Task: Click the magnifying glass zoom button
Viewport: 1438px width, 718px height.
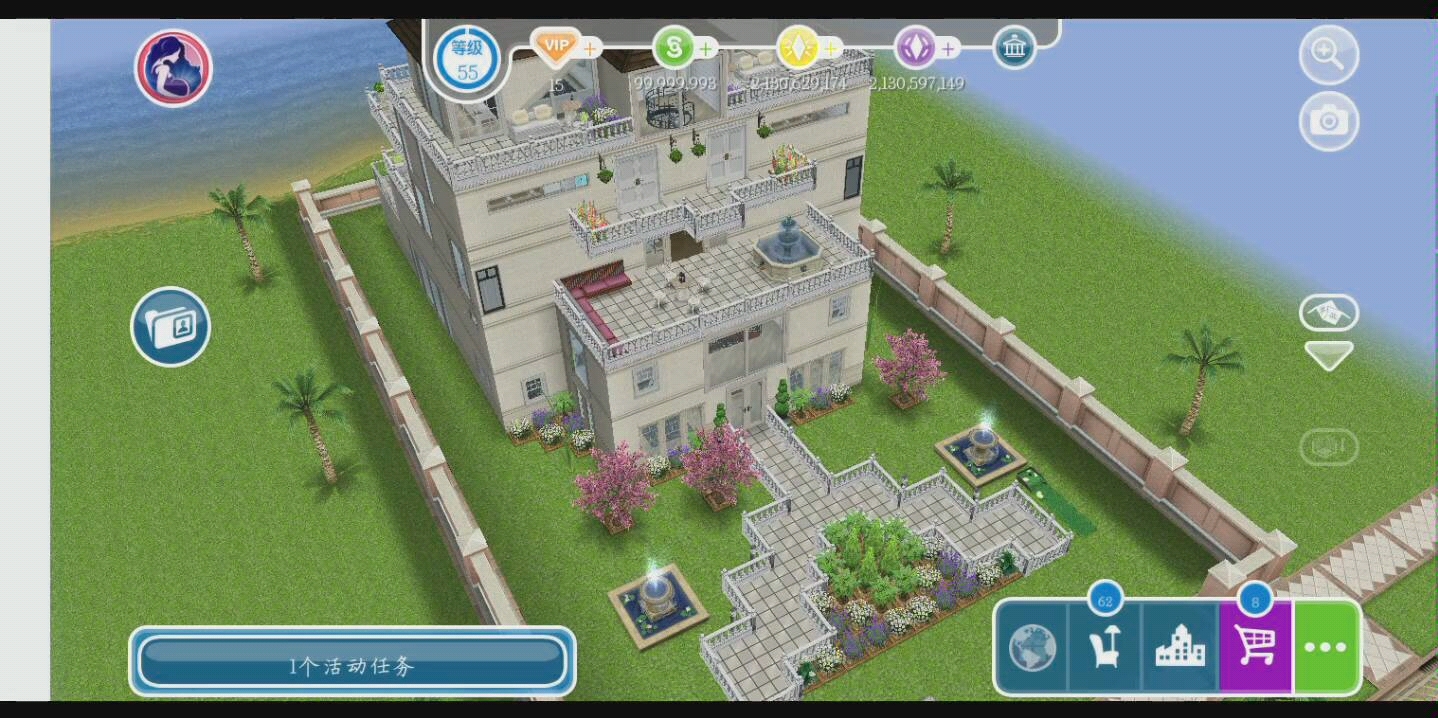Action: pos(1328,55)
